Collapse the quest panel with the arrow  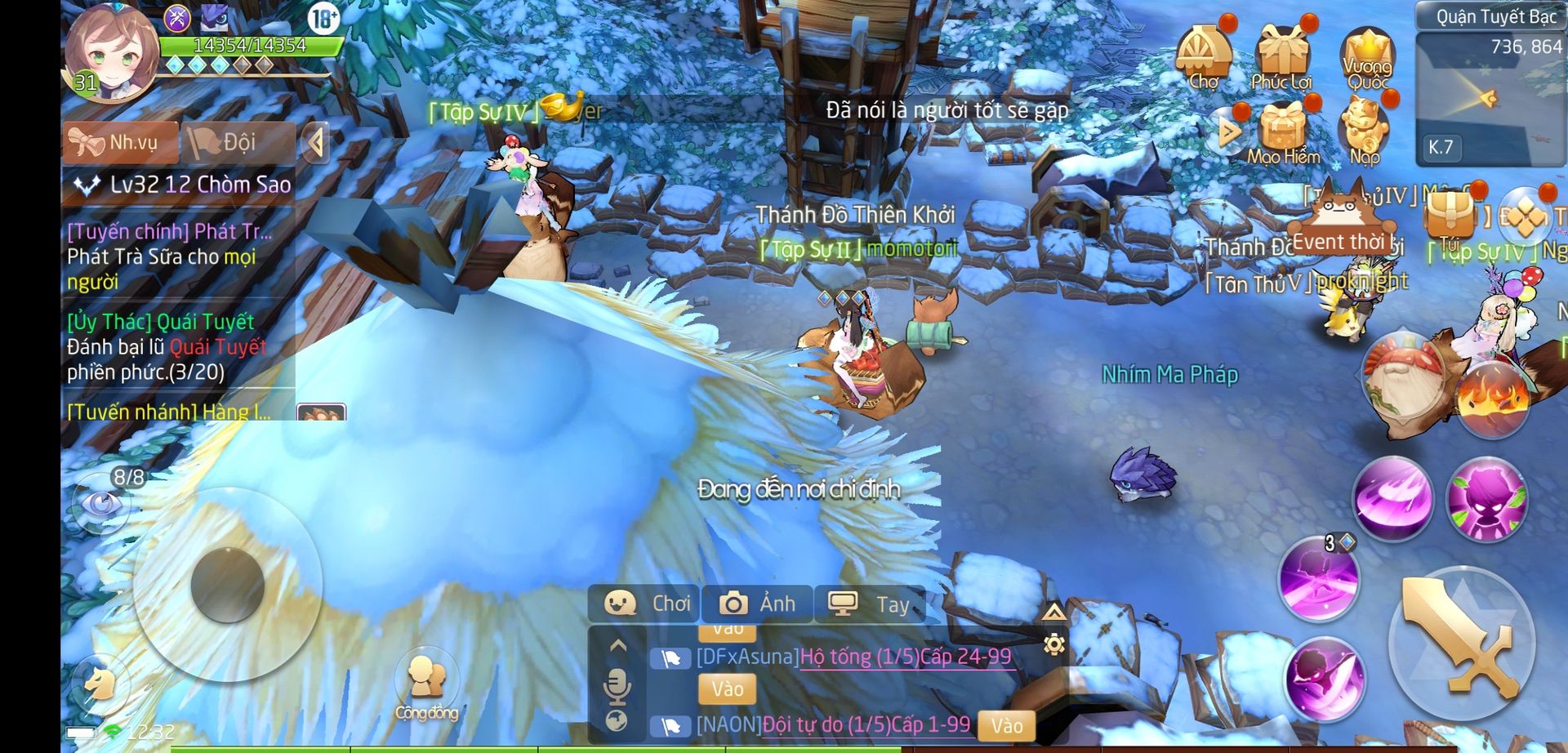point(316,143)
